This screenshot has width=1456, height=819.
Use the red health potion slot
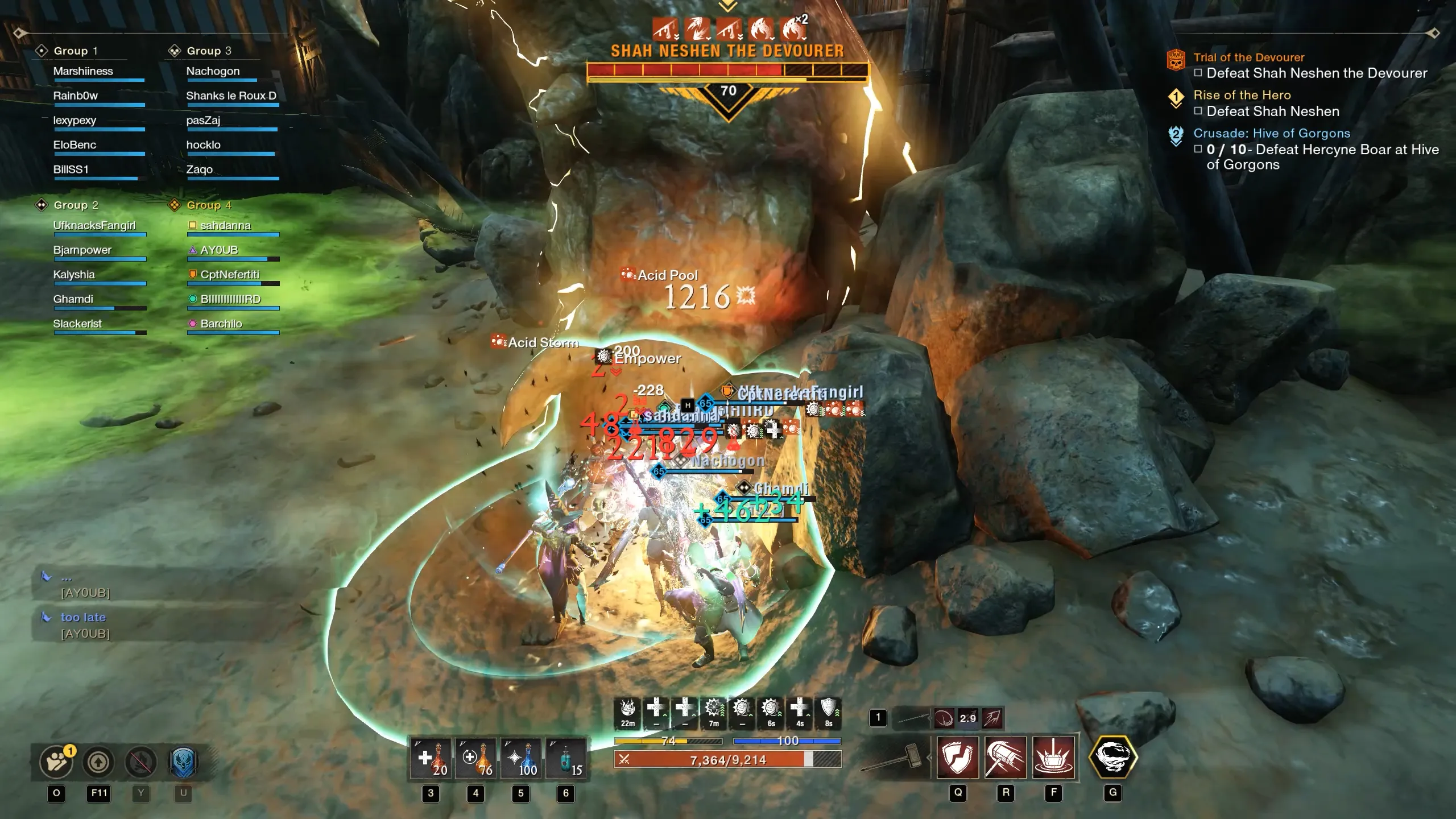click(431, 759)
